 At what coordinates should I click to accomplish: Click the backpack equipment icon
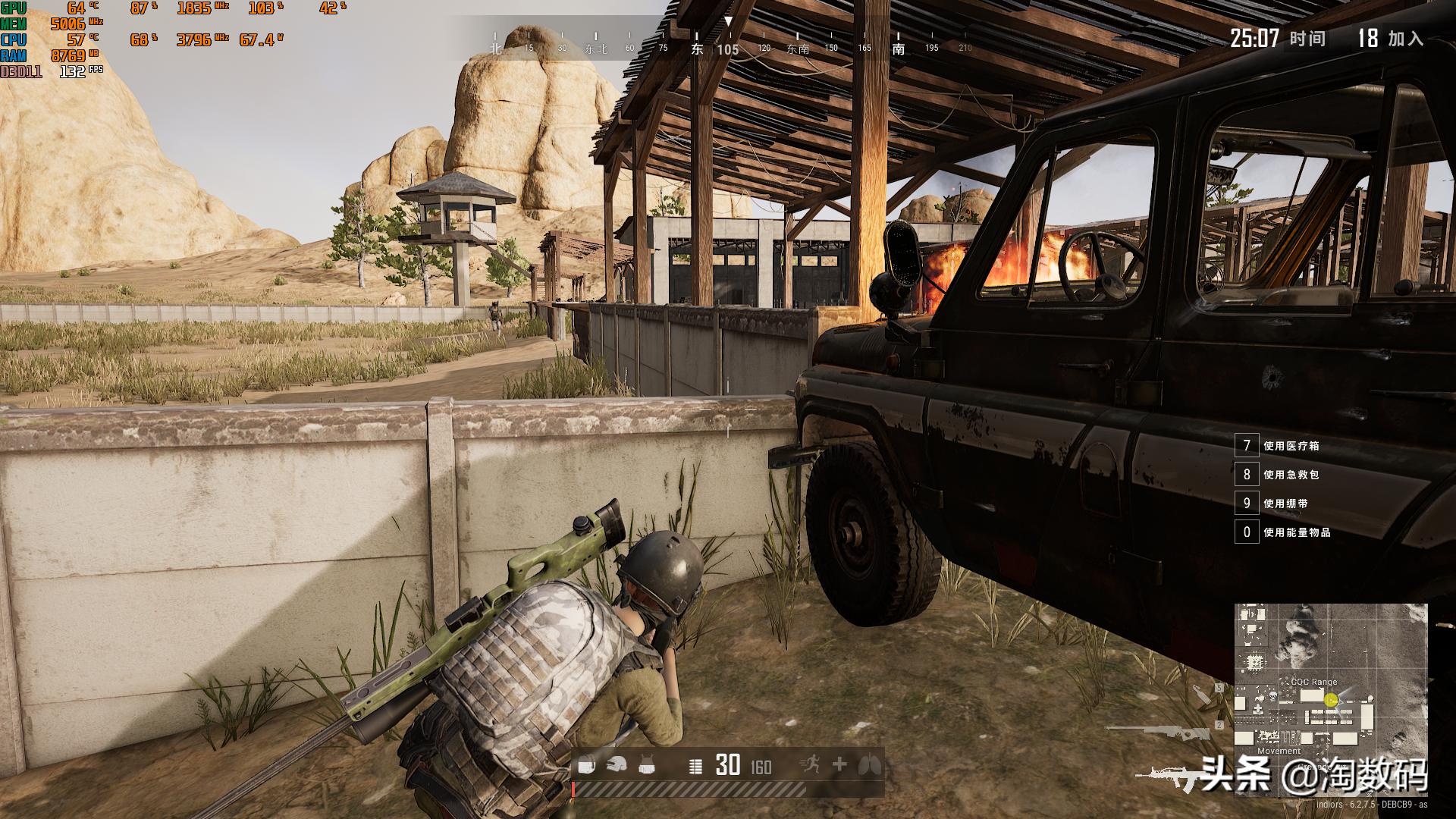coord(586,767)
